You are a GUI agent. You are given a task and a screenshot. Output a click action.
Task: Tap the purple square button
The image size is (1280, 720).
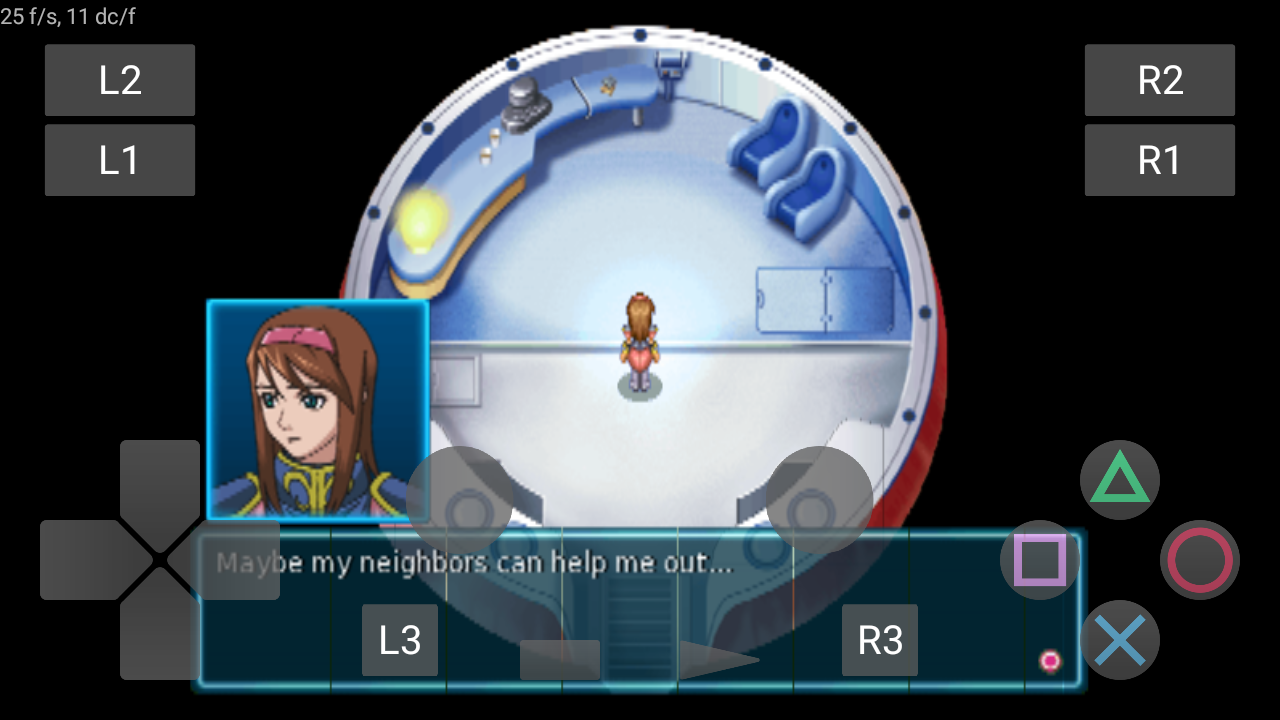[x=1040, y=560]
